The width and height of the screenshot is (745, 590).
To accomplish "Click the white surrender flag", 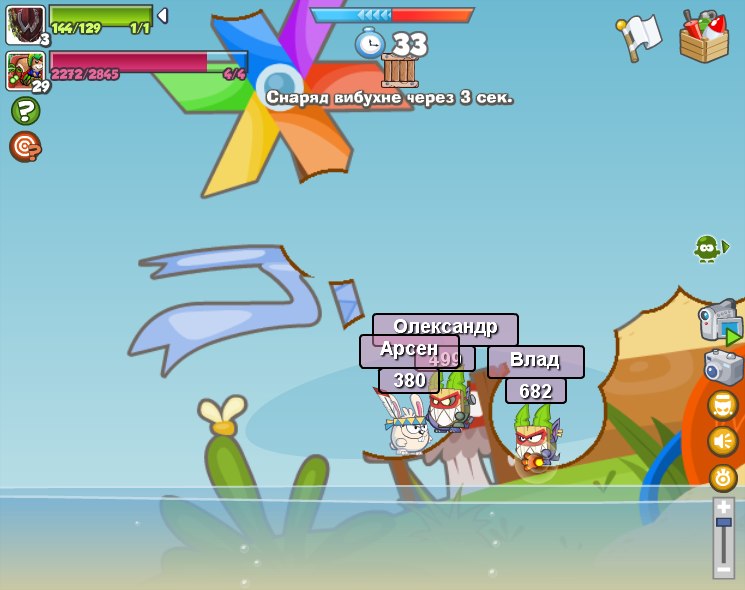I will click(638, 37).
